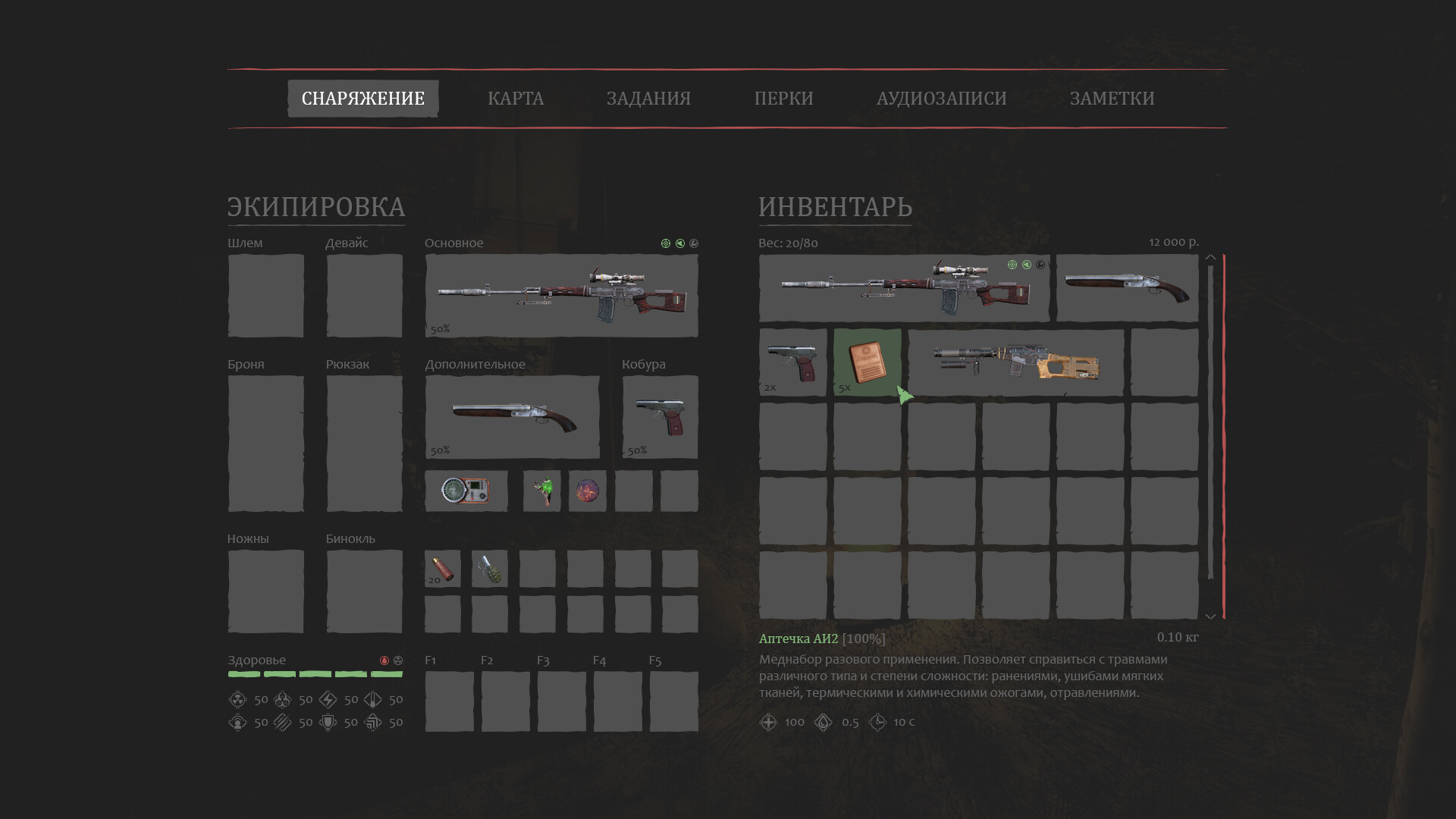This screenshot has height=819, width=1456.
Task: Select the Снаряжение tab
Action: click(x=362, y=99)
